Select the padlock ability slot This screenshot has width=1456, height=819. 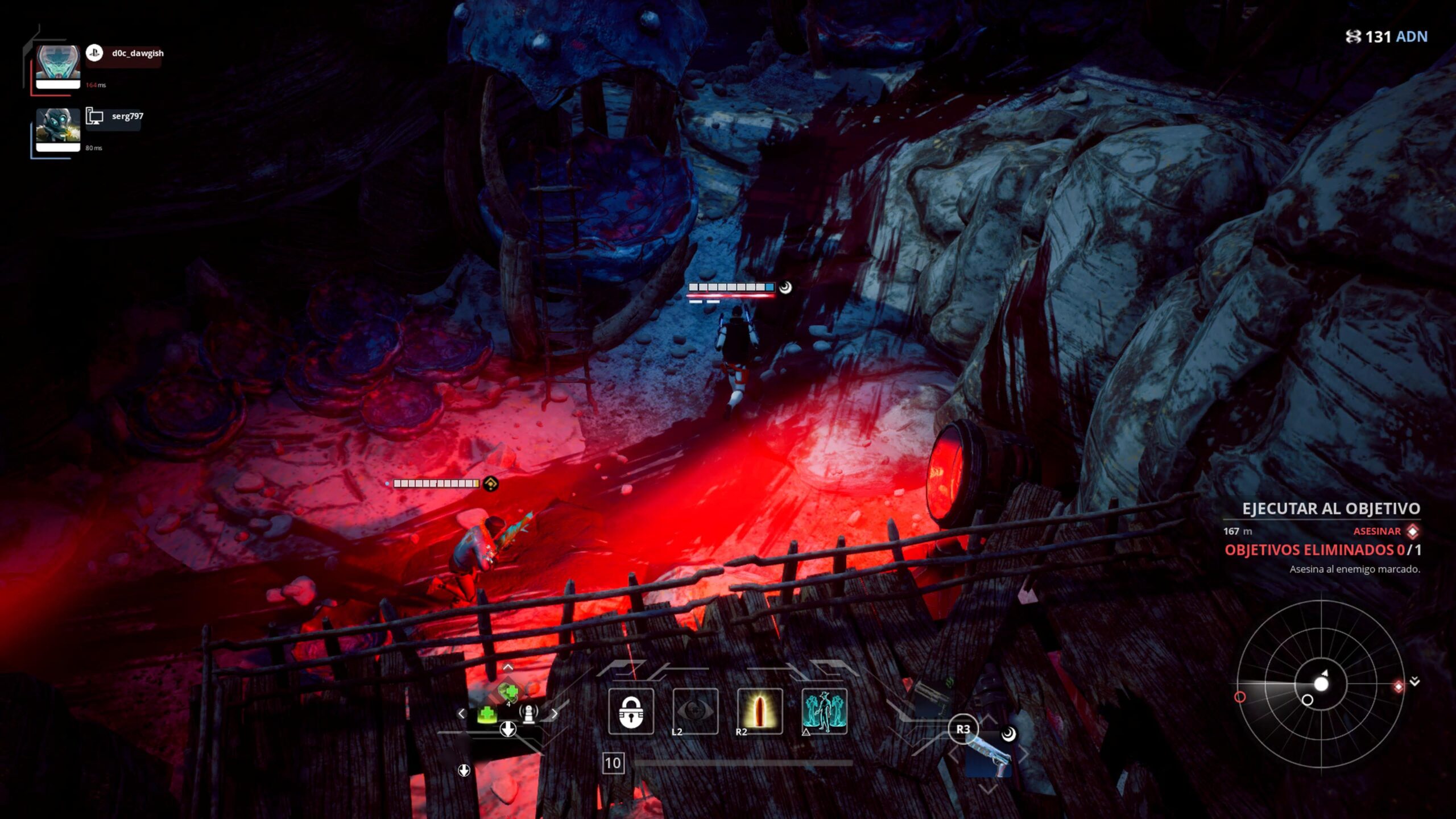631,712
